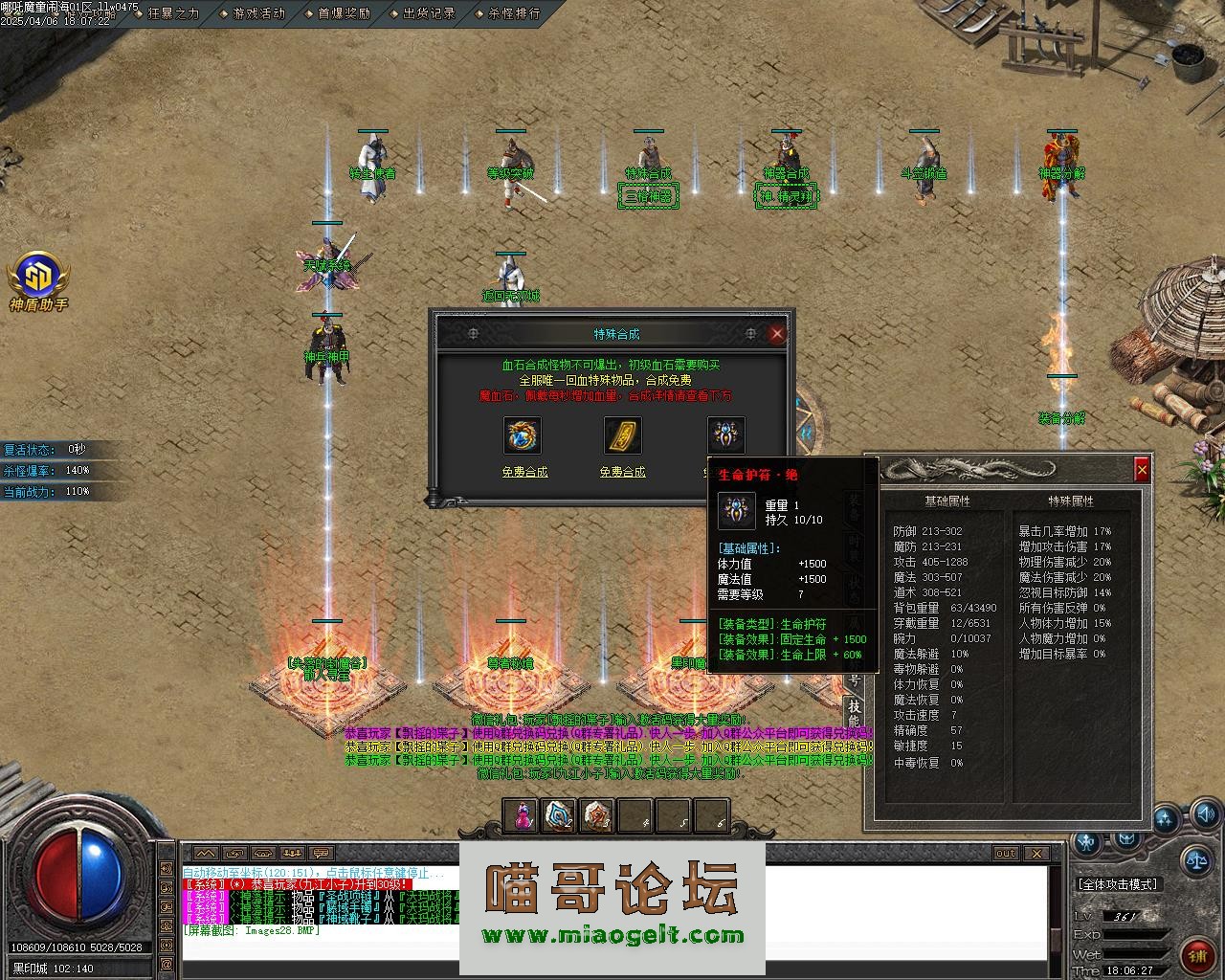
Task: Close the 特殊合成 crafting window
Action: coord(777,333)
